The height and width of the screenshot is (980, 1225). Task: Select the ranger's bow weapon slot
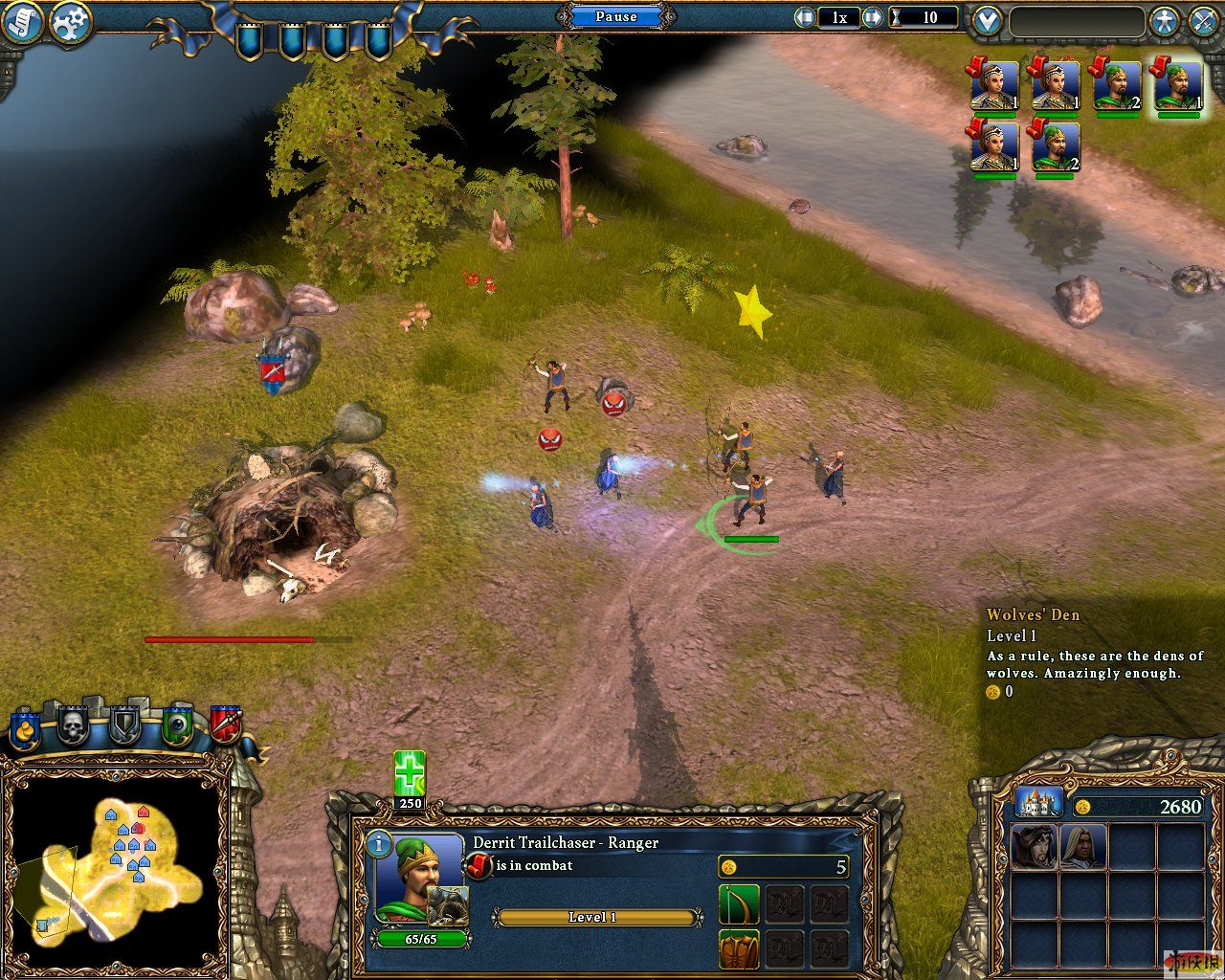point(739,904)
